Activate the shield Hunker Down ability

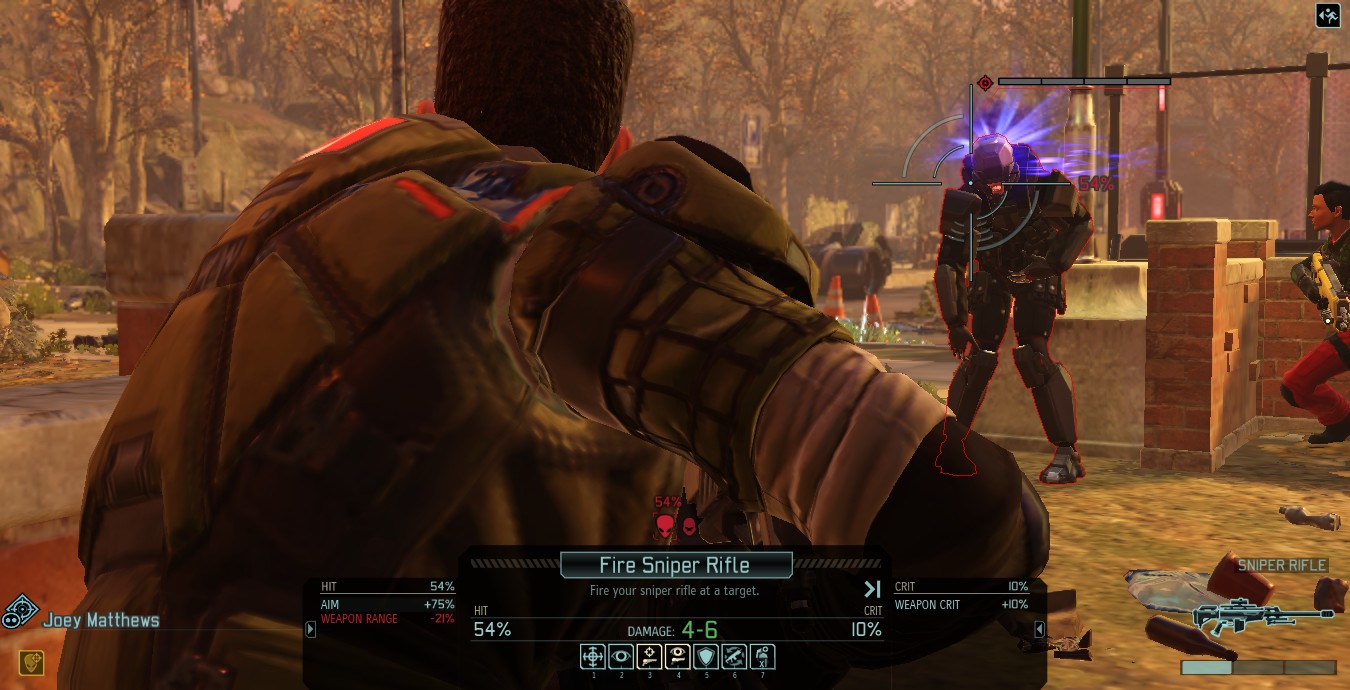[x=706, y=656]
